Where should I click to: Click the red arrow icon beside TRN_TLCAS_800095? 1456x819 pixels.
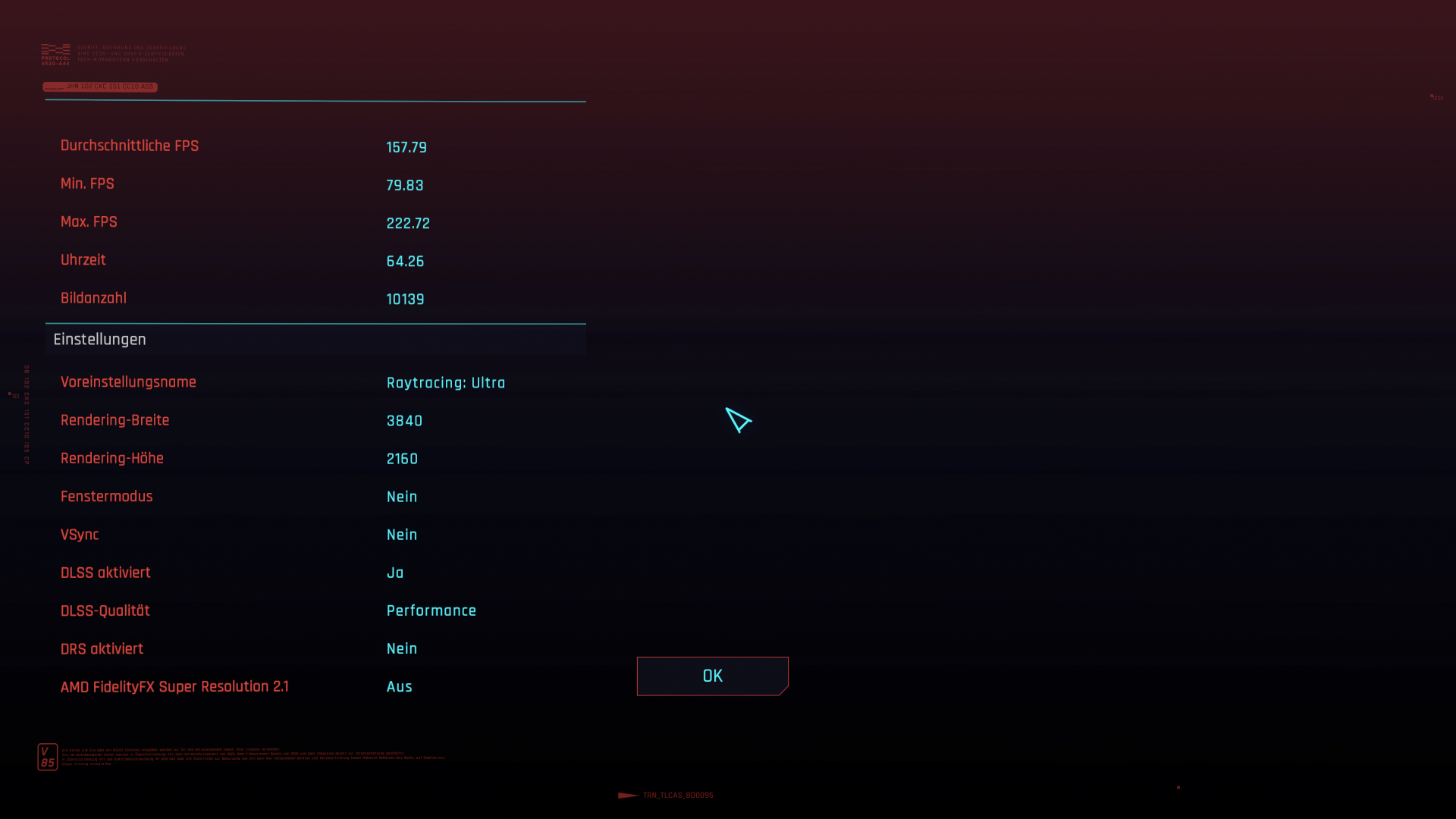pos(626,796)
